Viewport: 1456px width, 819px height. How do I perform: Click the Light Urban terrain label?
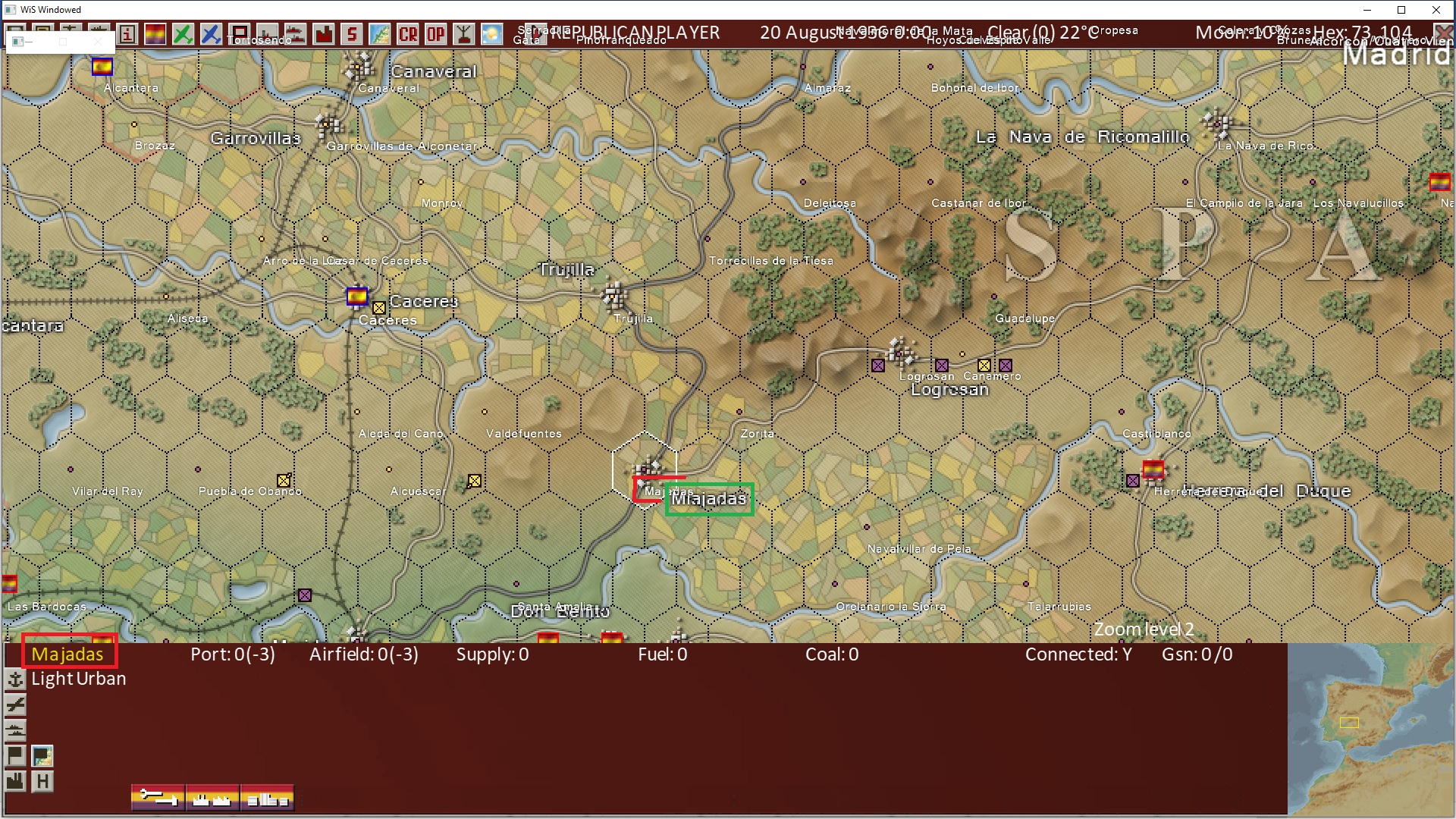pos(78,679)
